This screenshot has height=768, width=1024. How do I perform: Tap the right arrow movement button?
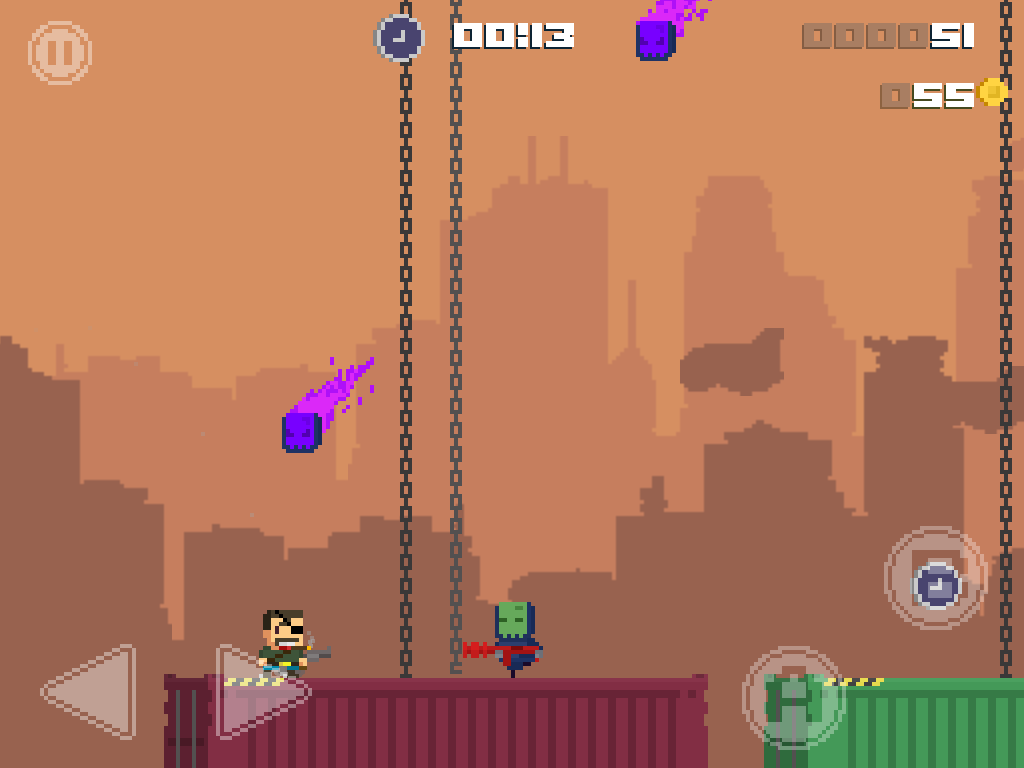(x=258, y=692)
